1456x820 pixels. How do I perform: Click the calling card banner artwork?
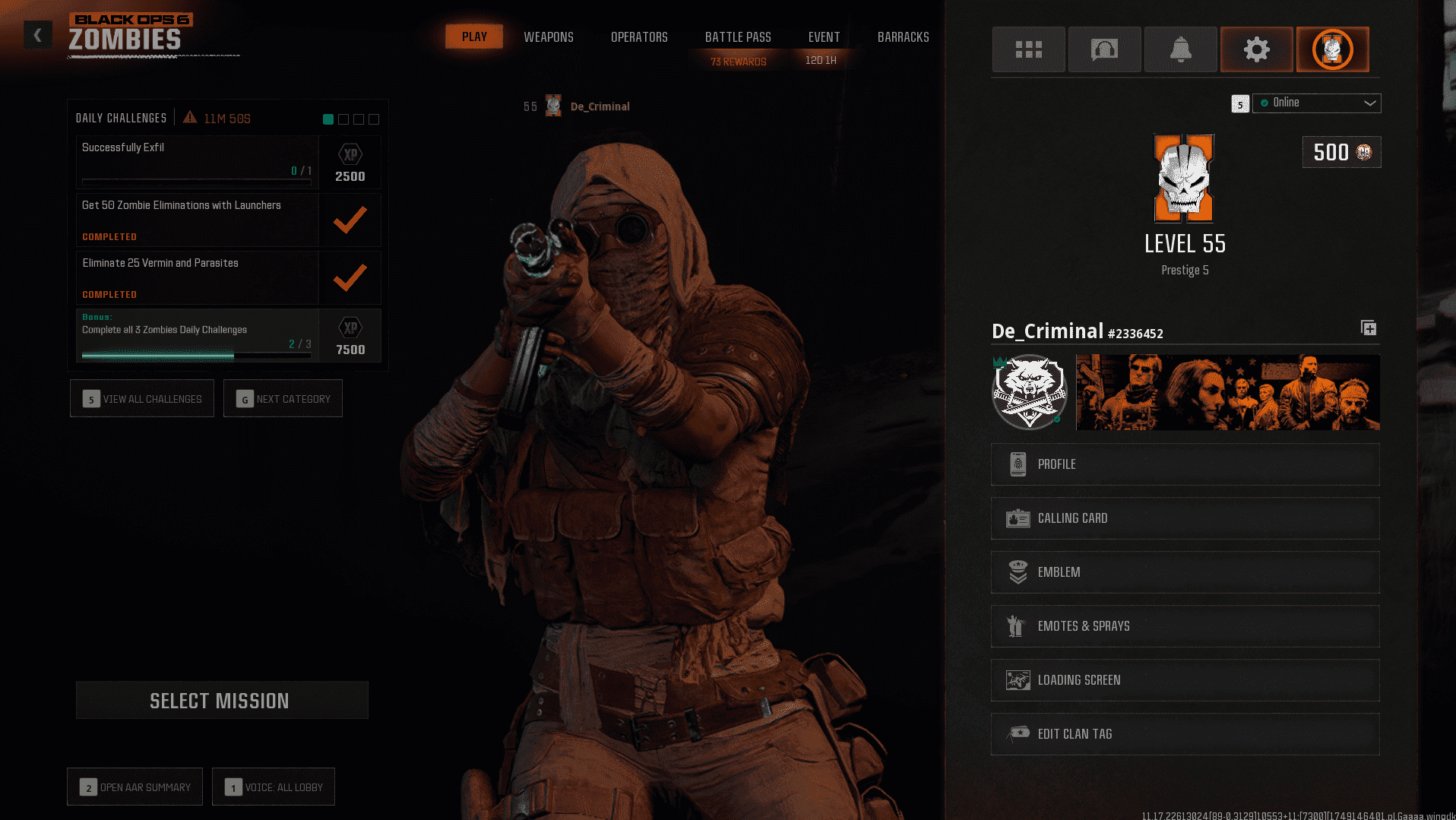[x=1227, y=392]
